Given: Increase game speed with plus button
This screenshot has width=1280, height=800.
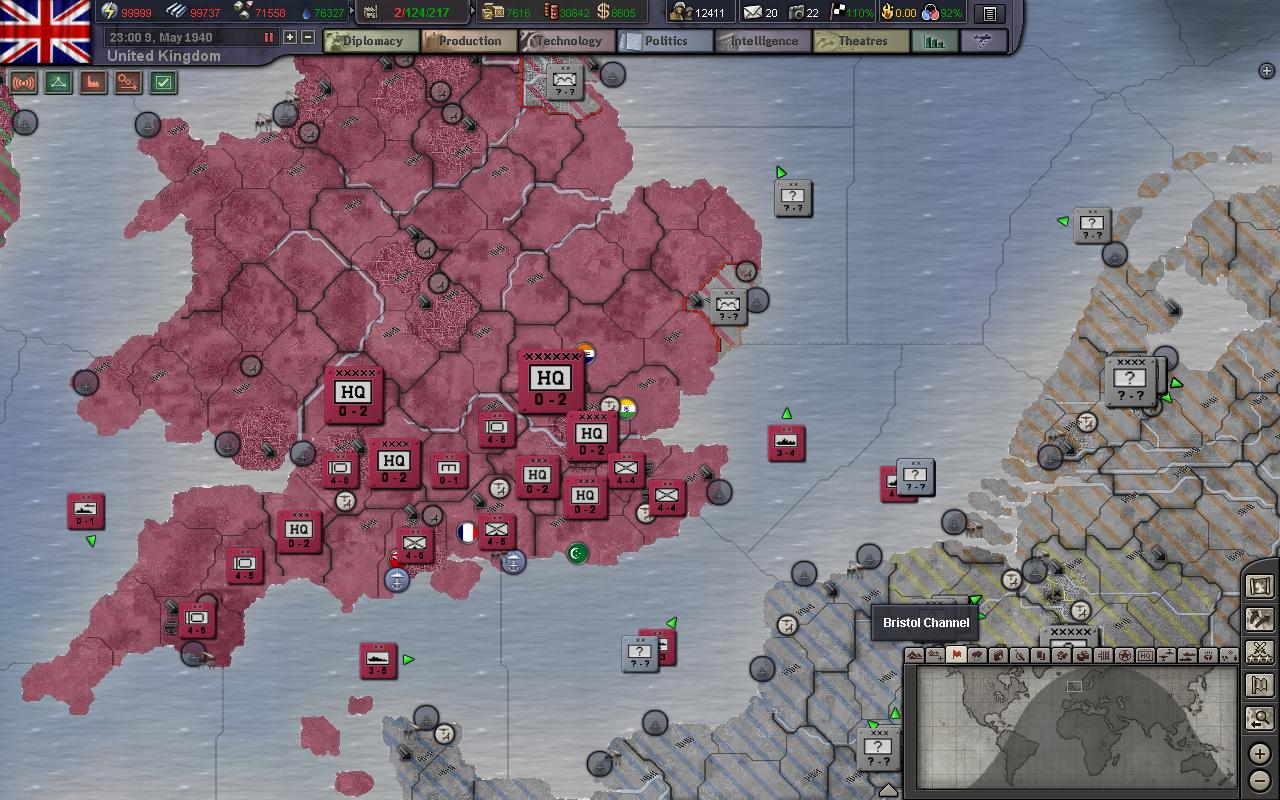Looking at the screenshot, I should click(290, 37).
